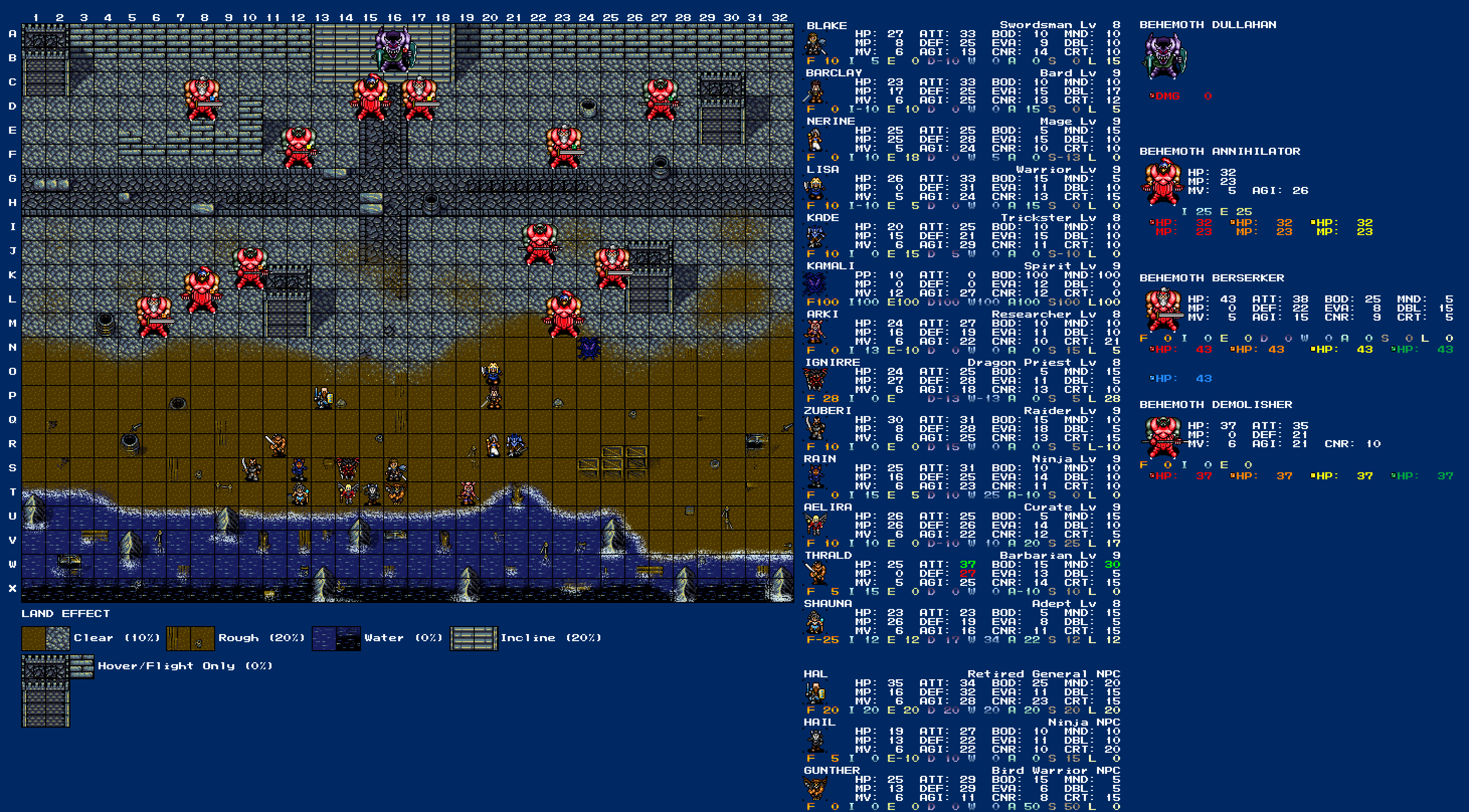Pick Lisa the Warrior's roster portrait
The height and width of the screenshot is (812, 1469).
point(815,188)
